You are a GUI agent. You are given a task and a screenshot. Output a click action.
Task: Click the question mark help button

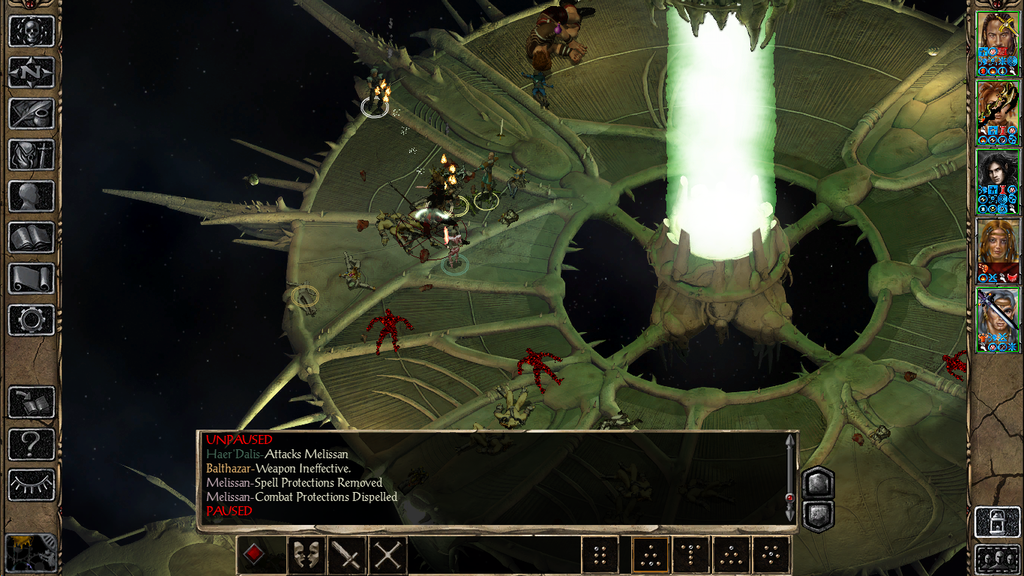31,443
